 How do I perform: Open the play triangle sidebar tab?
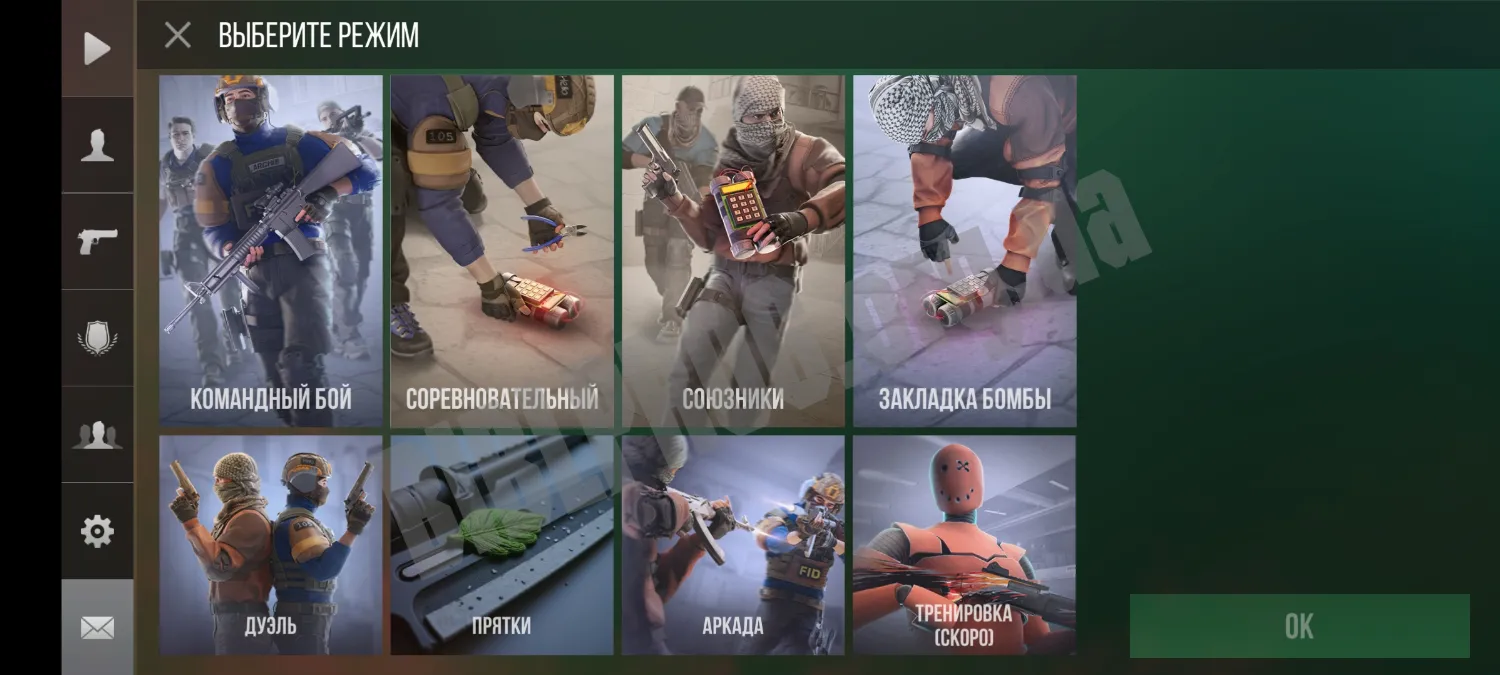point(97,48)
